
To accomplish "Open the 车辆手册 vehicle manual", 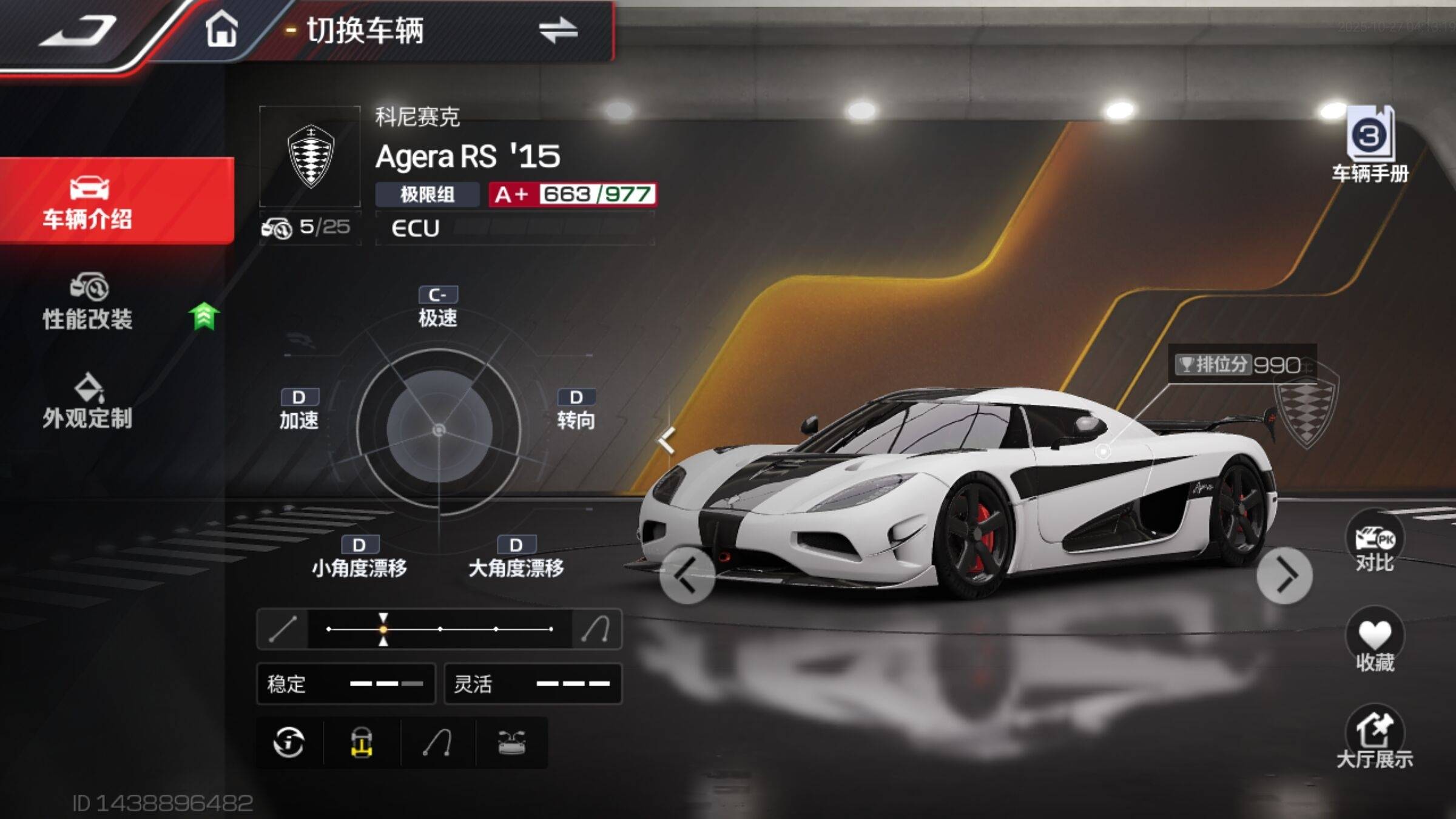I will (1370, 146).
